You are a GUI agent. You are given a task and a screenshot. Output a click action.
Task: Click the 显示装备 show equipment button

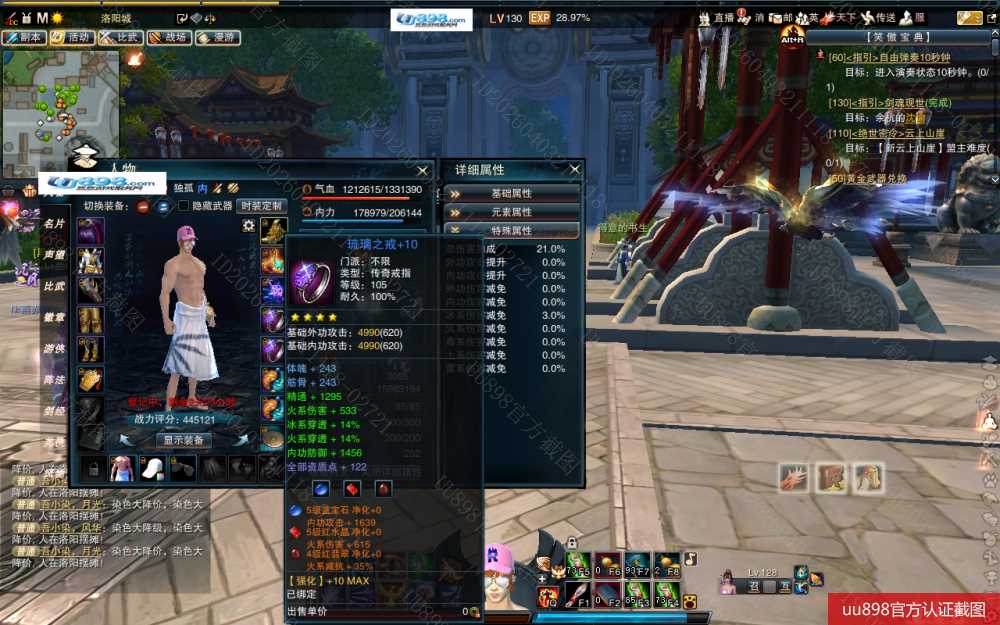[183, 440]
